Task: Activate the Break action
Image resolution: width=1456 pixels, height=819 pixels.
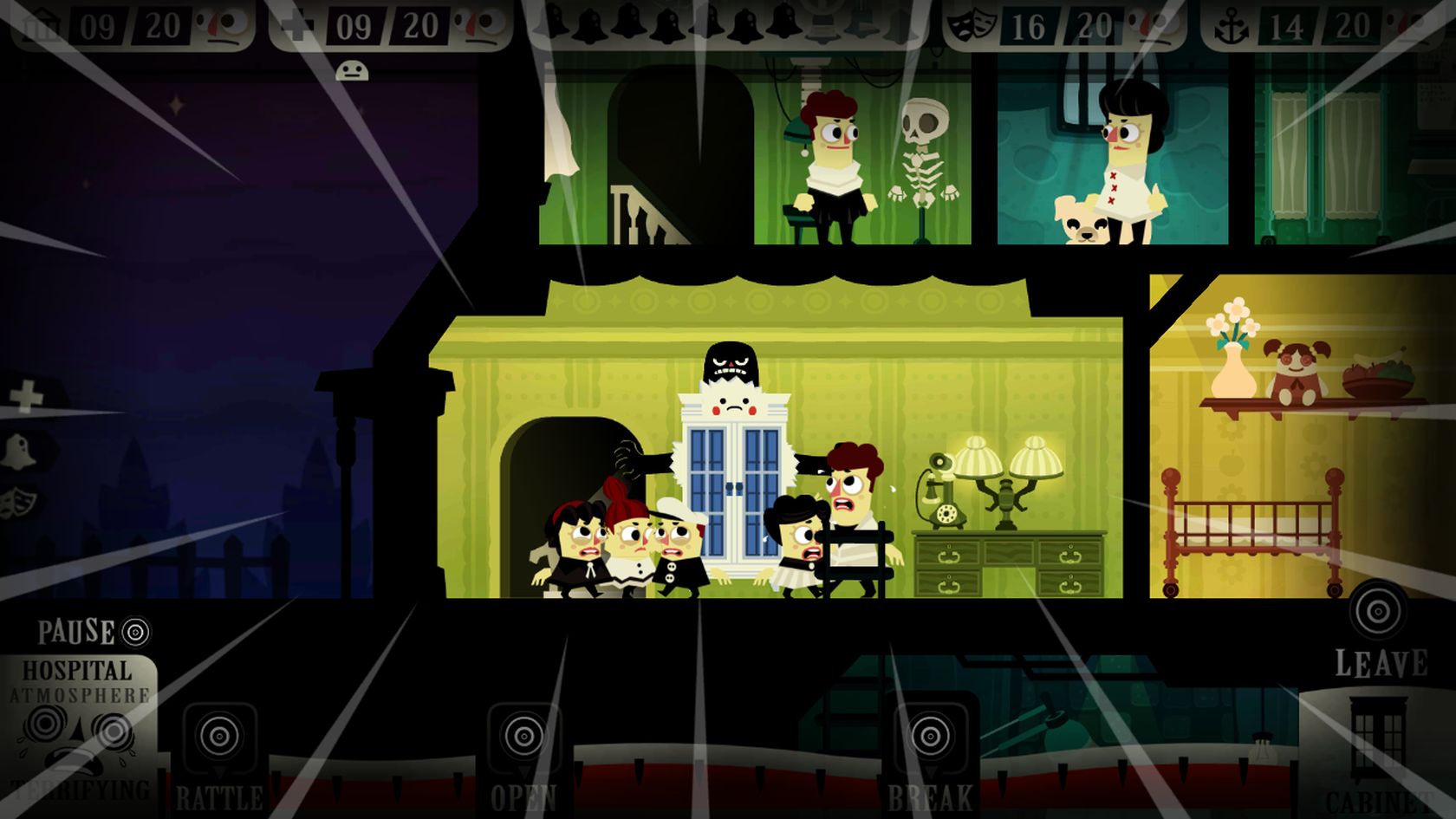Action: 930,738
